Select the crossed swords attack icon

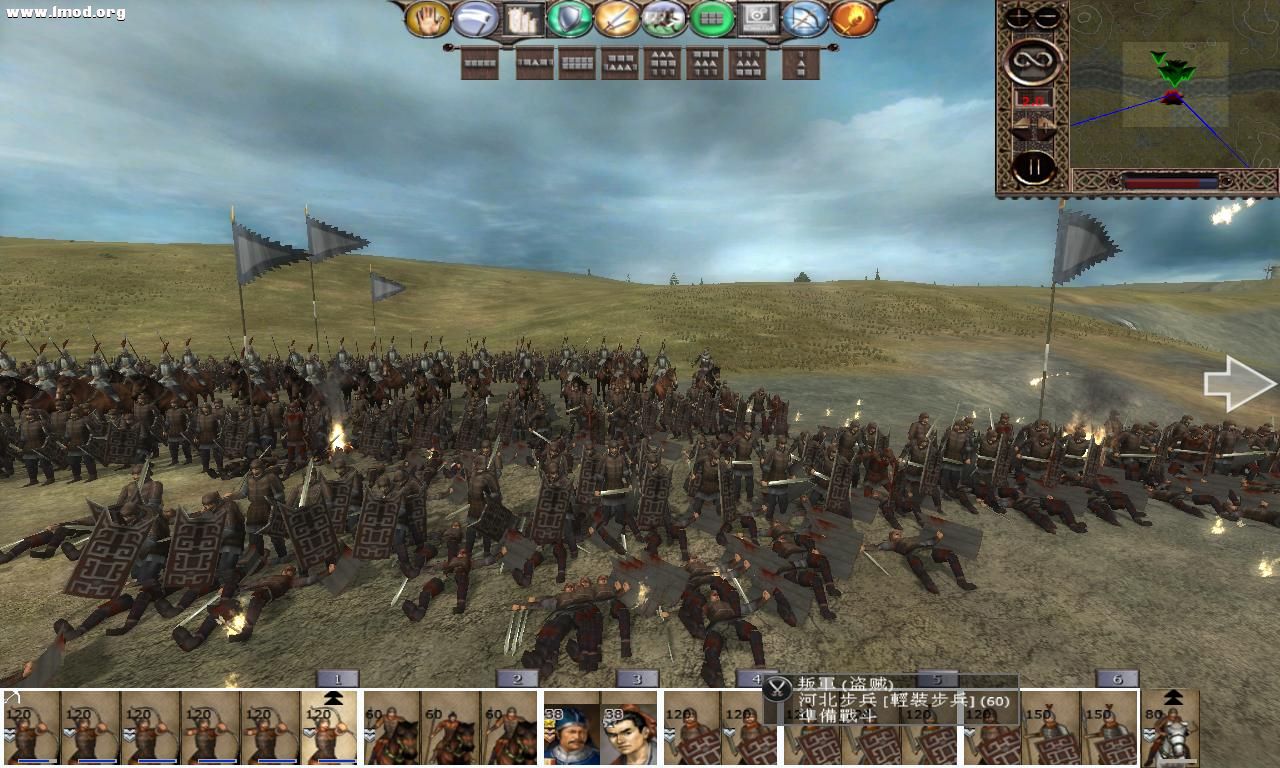618,17
